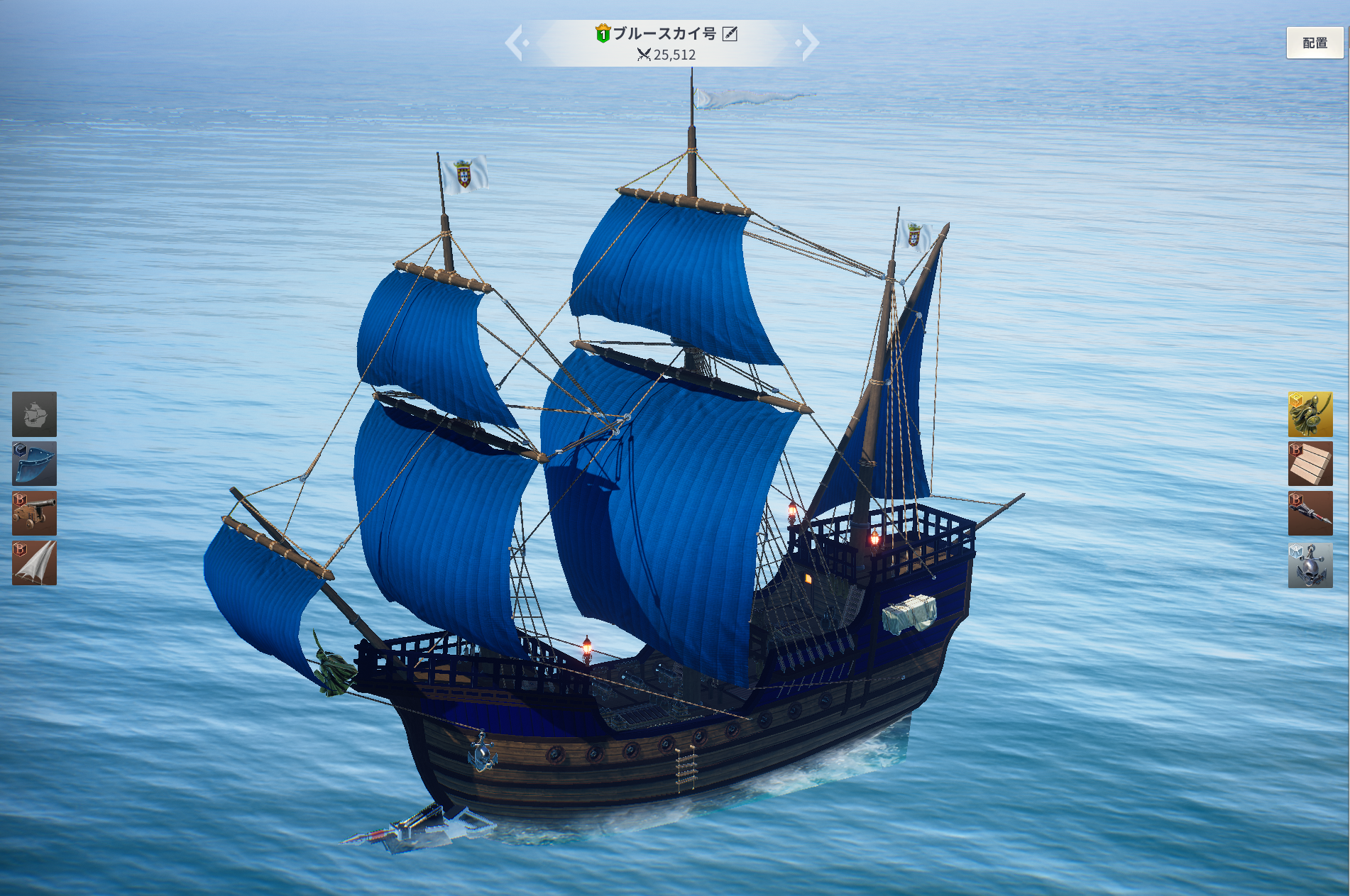Screen dimensions: 1350x896
Task: Select the greyed-out ship silhouette slot
Action: pyautogui.click(x=34, y=414)
